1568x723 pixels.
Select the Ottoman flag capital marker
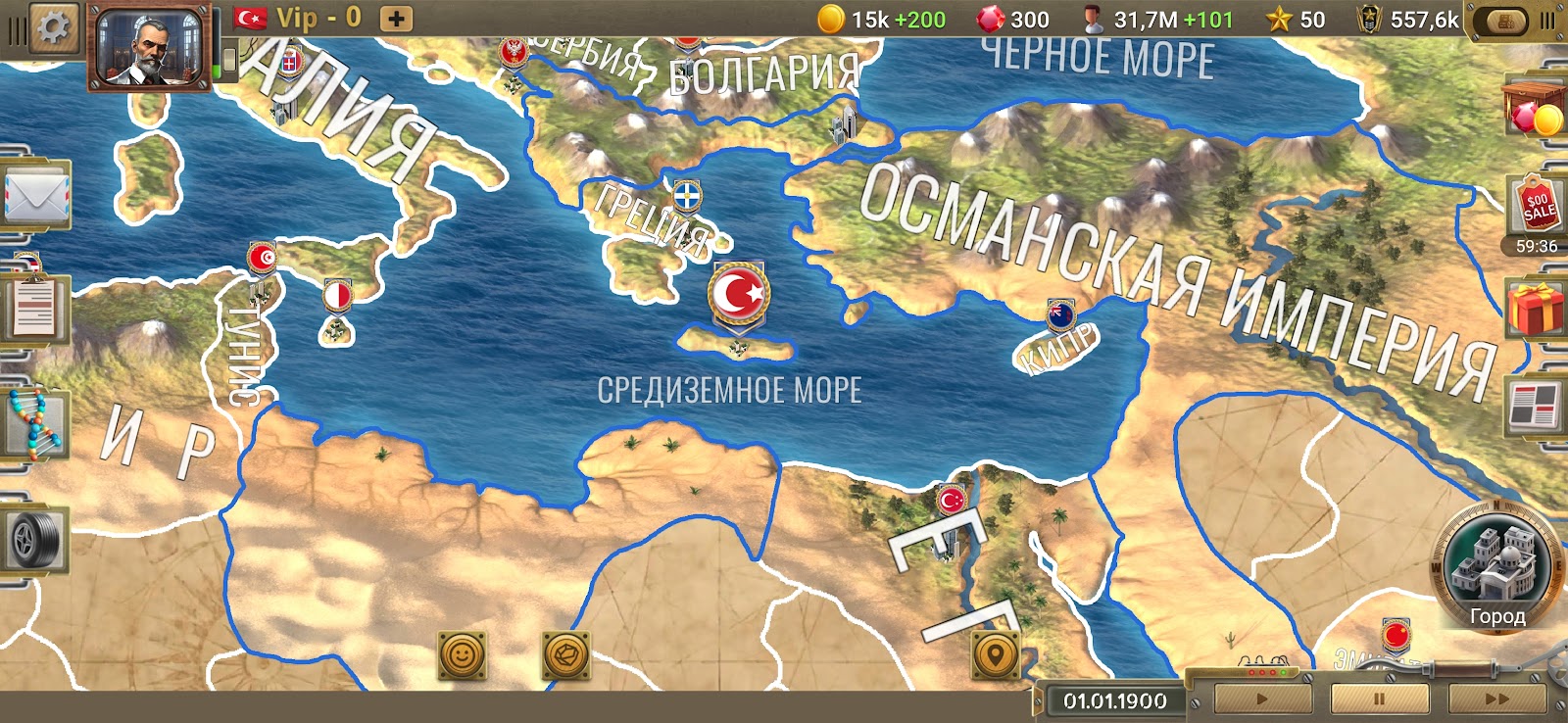point(739,294)
